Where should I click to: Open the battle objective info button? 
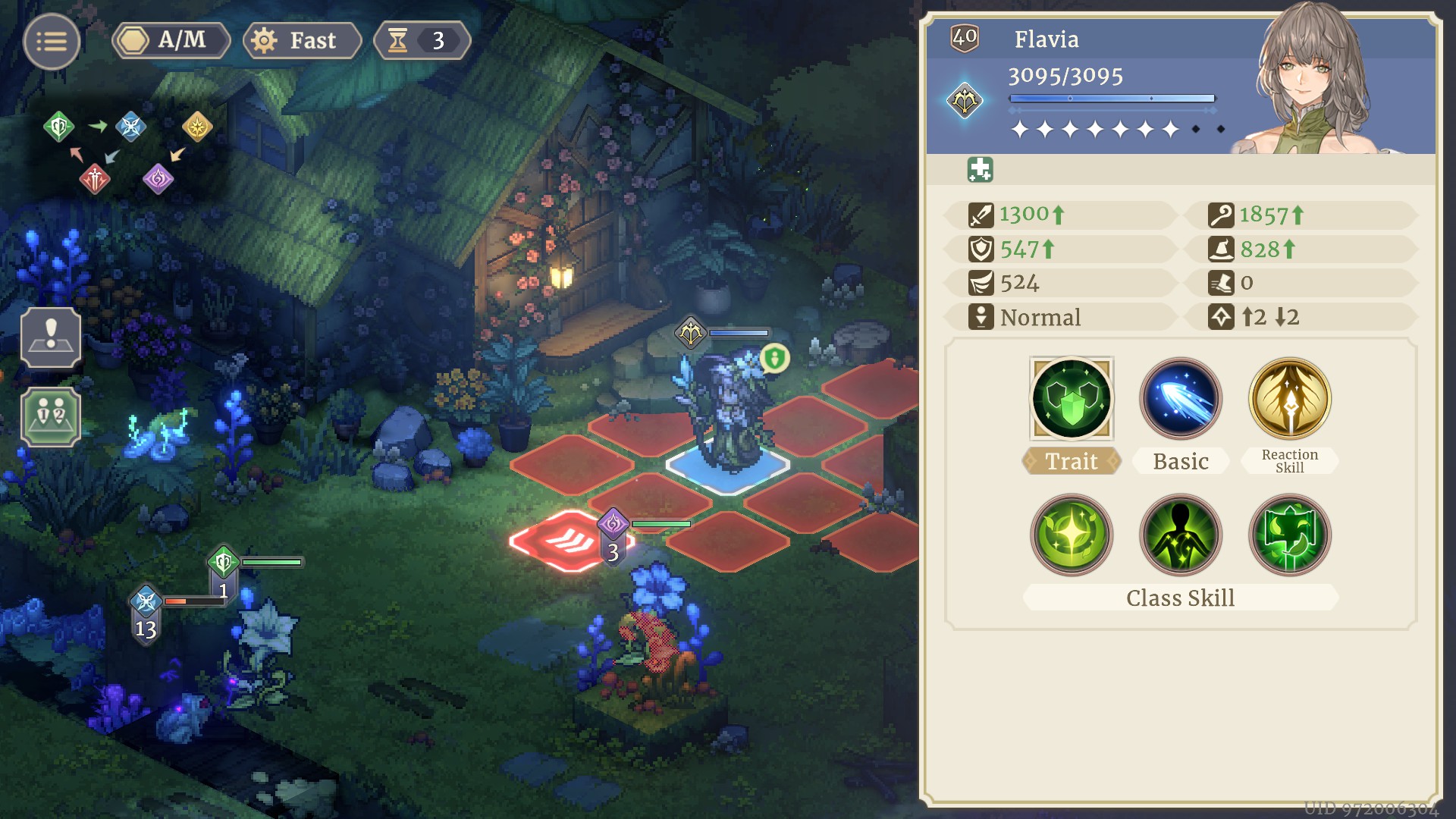(x=51, y=338)
